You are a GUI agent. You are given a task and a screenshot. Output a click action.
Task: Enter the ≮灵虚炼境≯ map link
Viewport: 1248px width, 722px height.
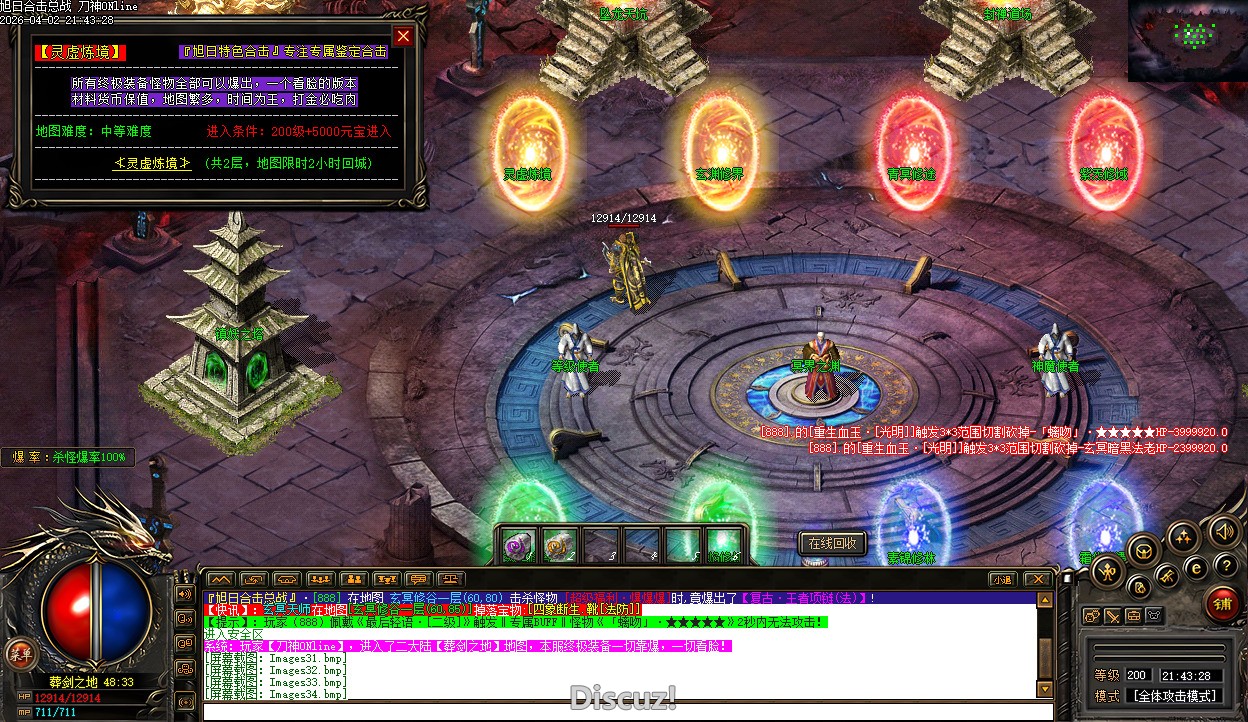(x=152, y=163)
